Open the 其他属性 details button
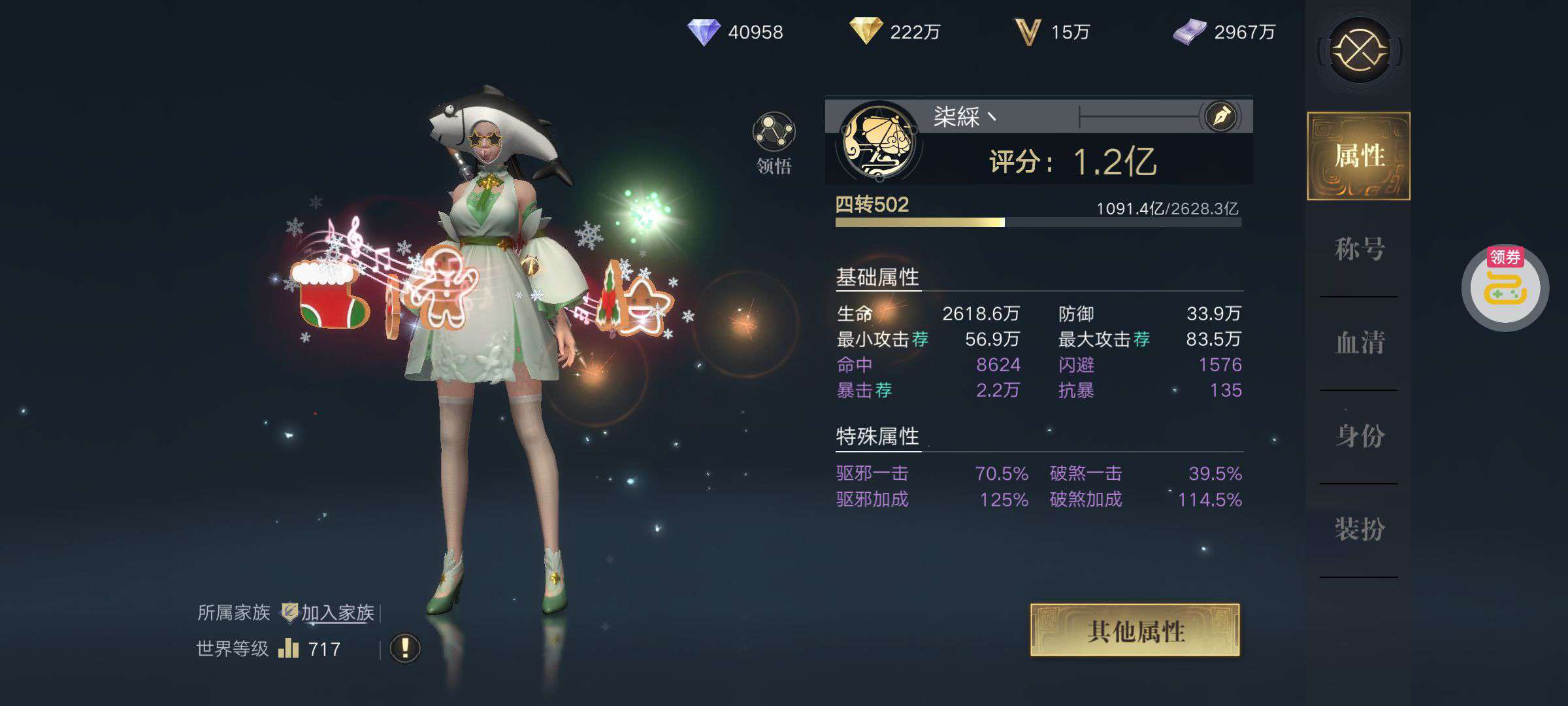The width and height of the screenshot is (1568, 706). [x=1135, y=630]
